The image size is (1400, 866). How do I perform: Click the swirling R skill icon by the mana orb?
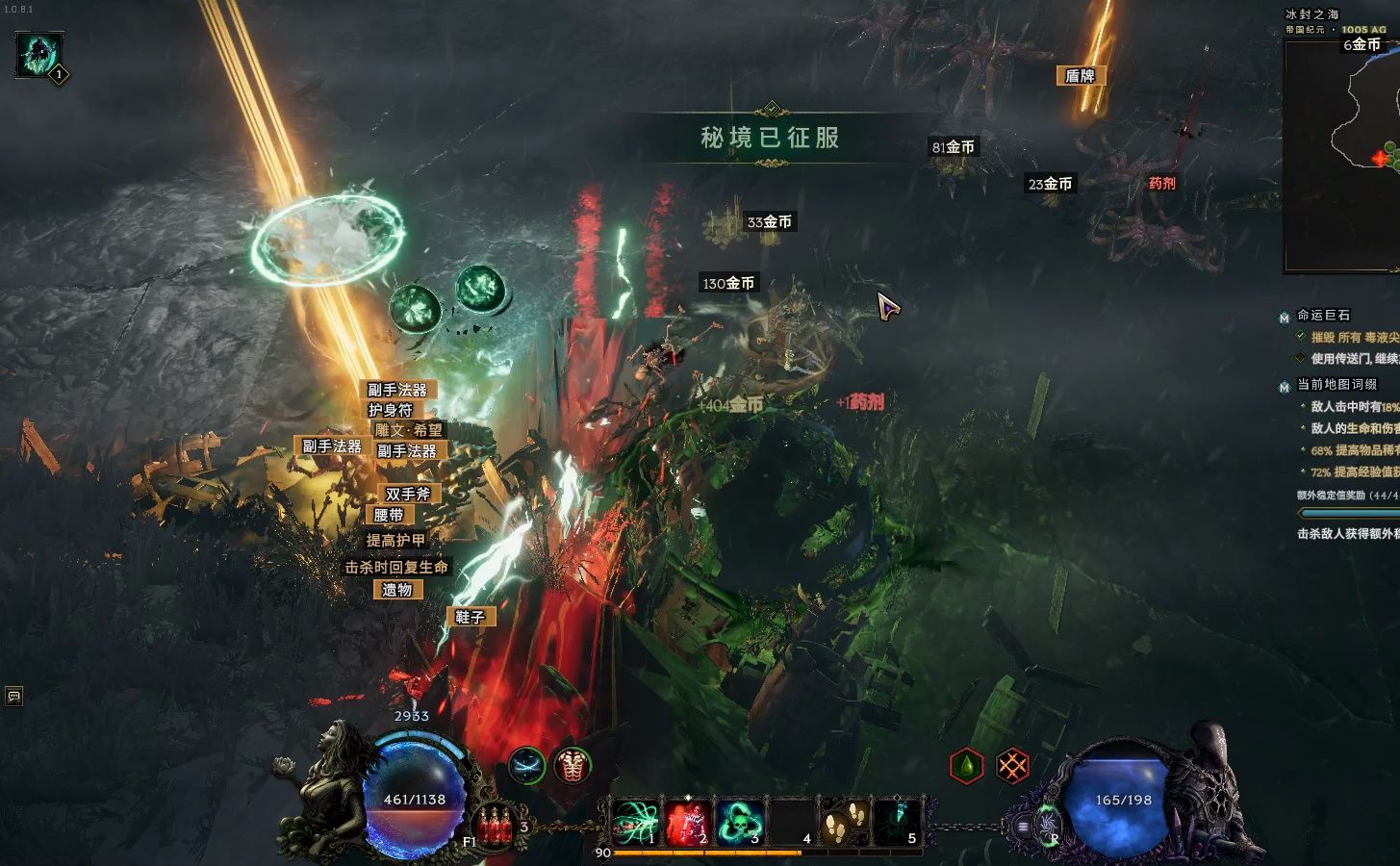(1047, 825)
